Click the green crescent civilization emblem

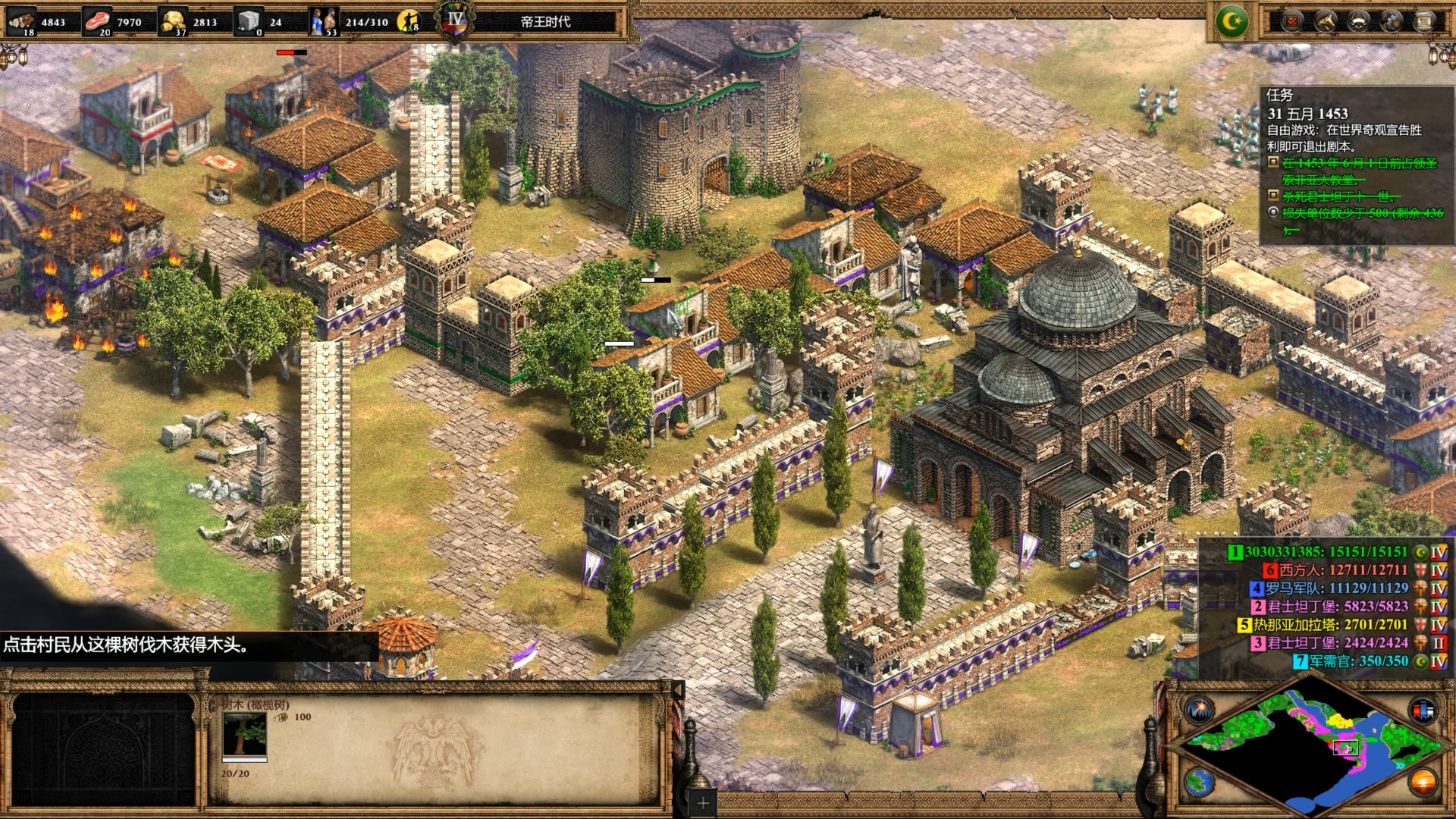(x=1232, y=21)
